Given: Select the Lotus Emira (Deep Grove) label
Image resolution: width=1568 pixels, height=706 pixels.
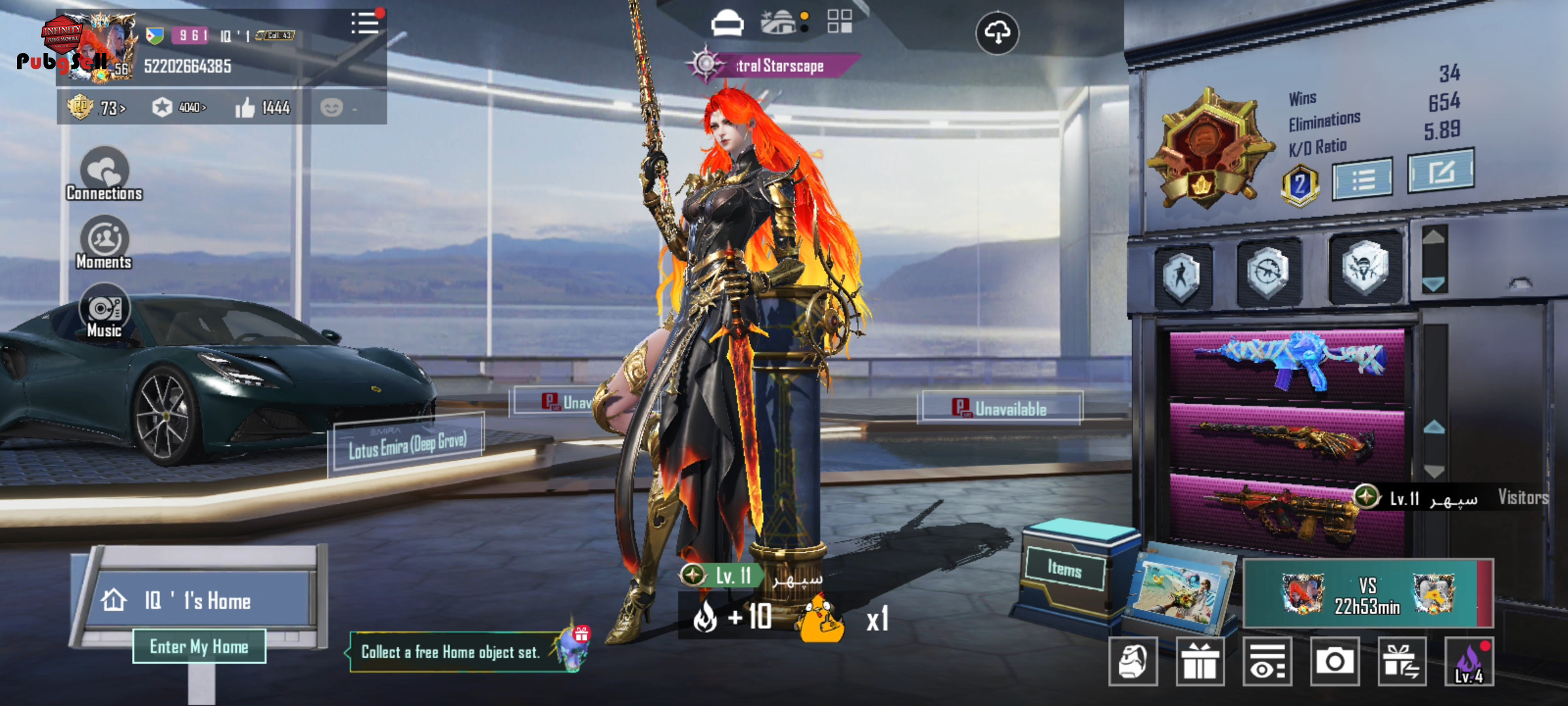Looking at the screenshot, I should click(x=408, y=445).
